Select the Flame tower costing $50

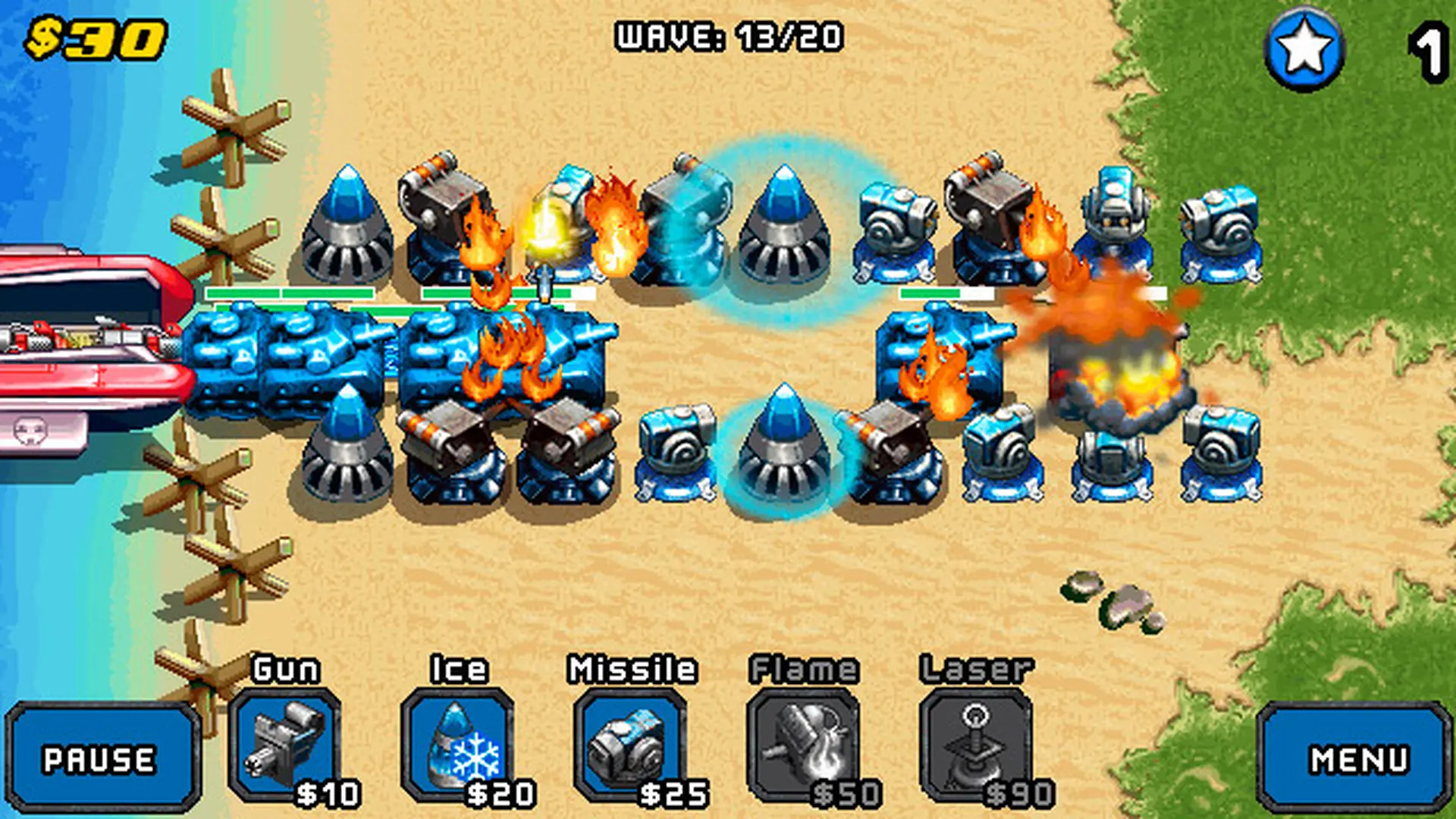coord(802,747)
